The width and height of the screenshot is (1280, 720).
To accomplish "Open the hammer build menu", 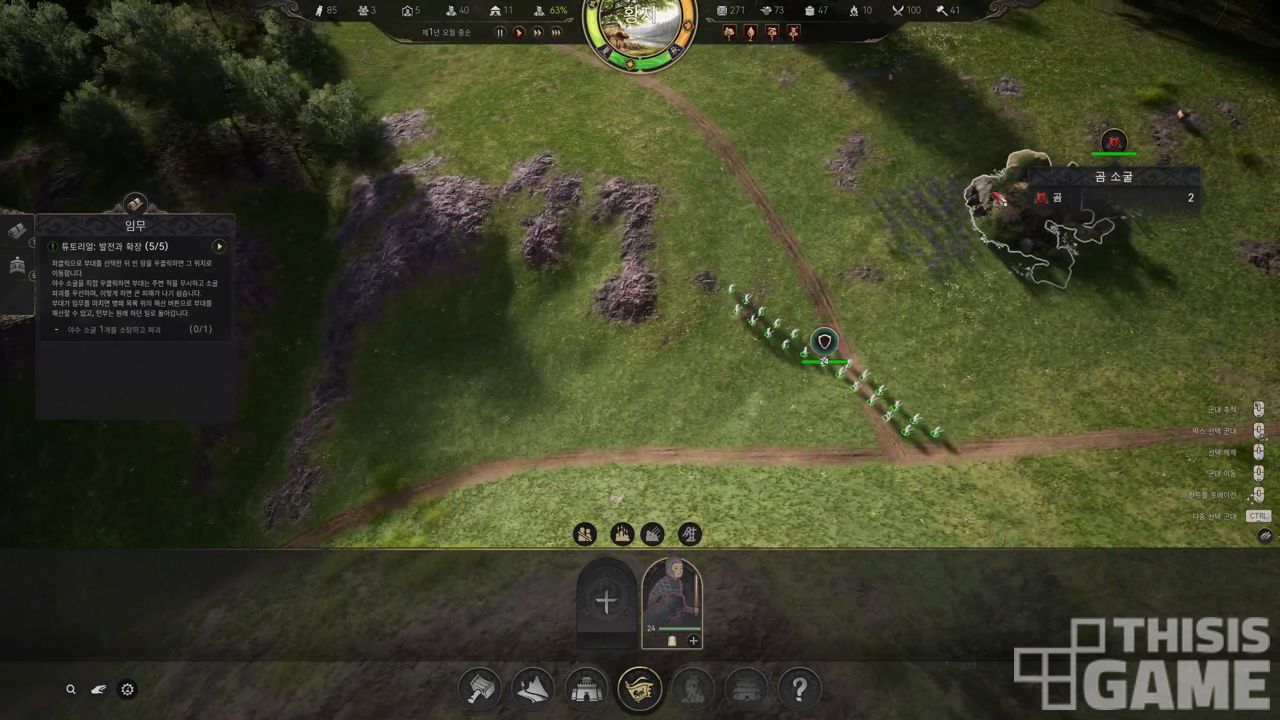I will point(480,689).
